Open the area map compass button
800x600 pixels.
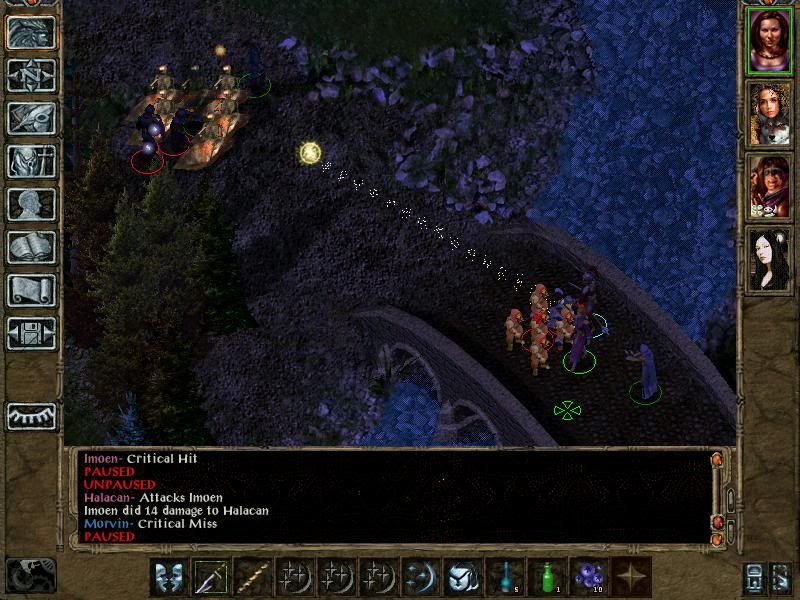pyautogui.click(x=31, y=76)
